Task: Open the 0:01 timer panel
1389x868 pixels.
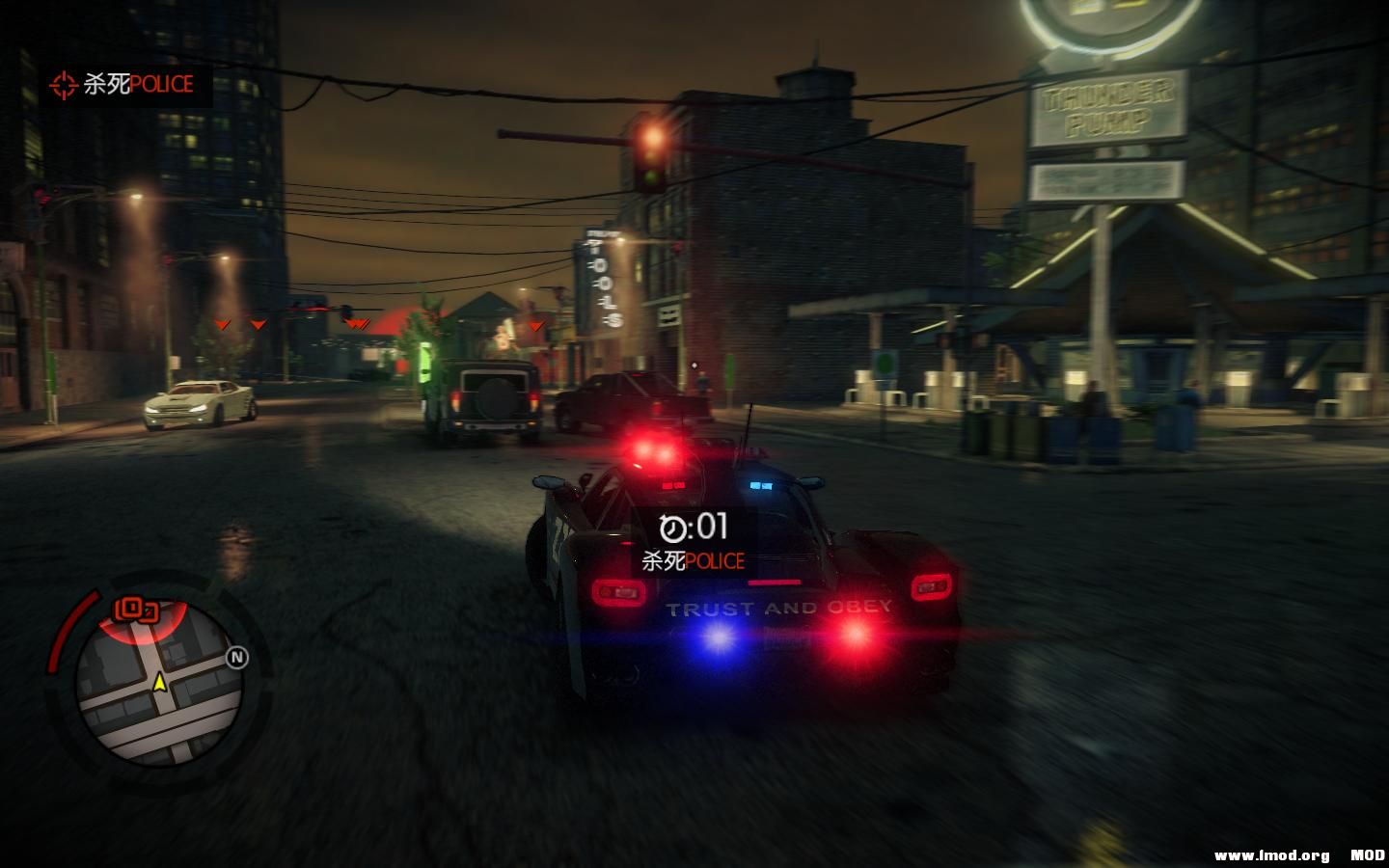Action: pos(694,526)
